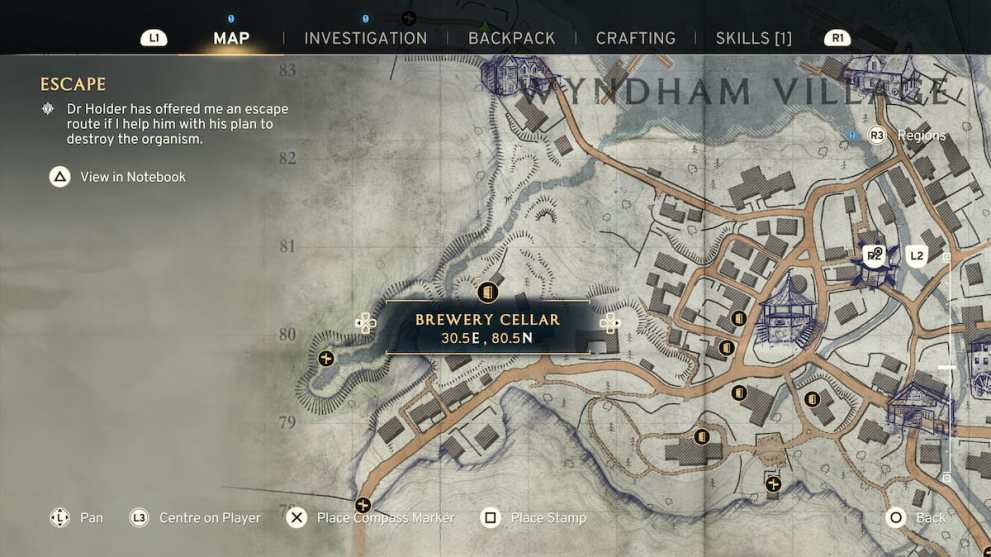Select the Escape quest tracker entry

pyautogui.click(x=73, y=85)
